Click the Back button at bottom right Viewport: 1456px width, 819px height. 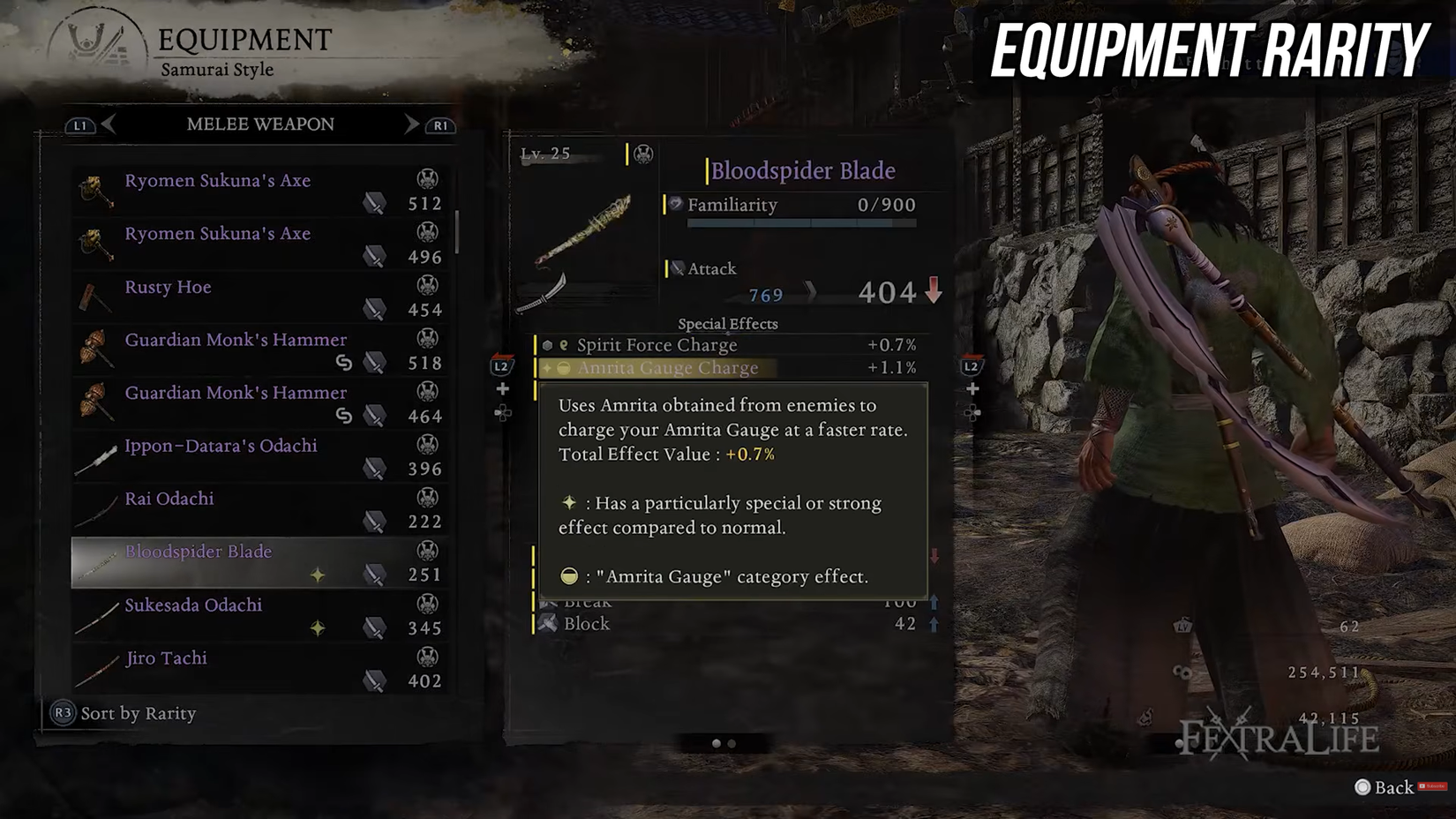(1381, 786)
